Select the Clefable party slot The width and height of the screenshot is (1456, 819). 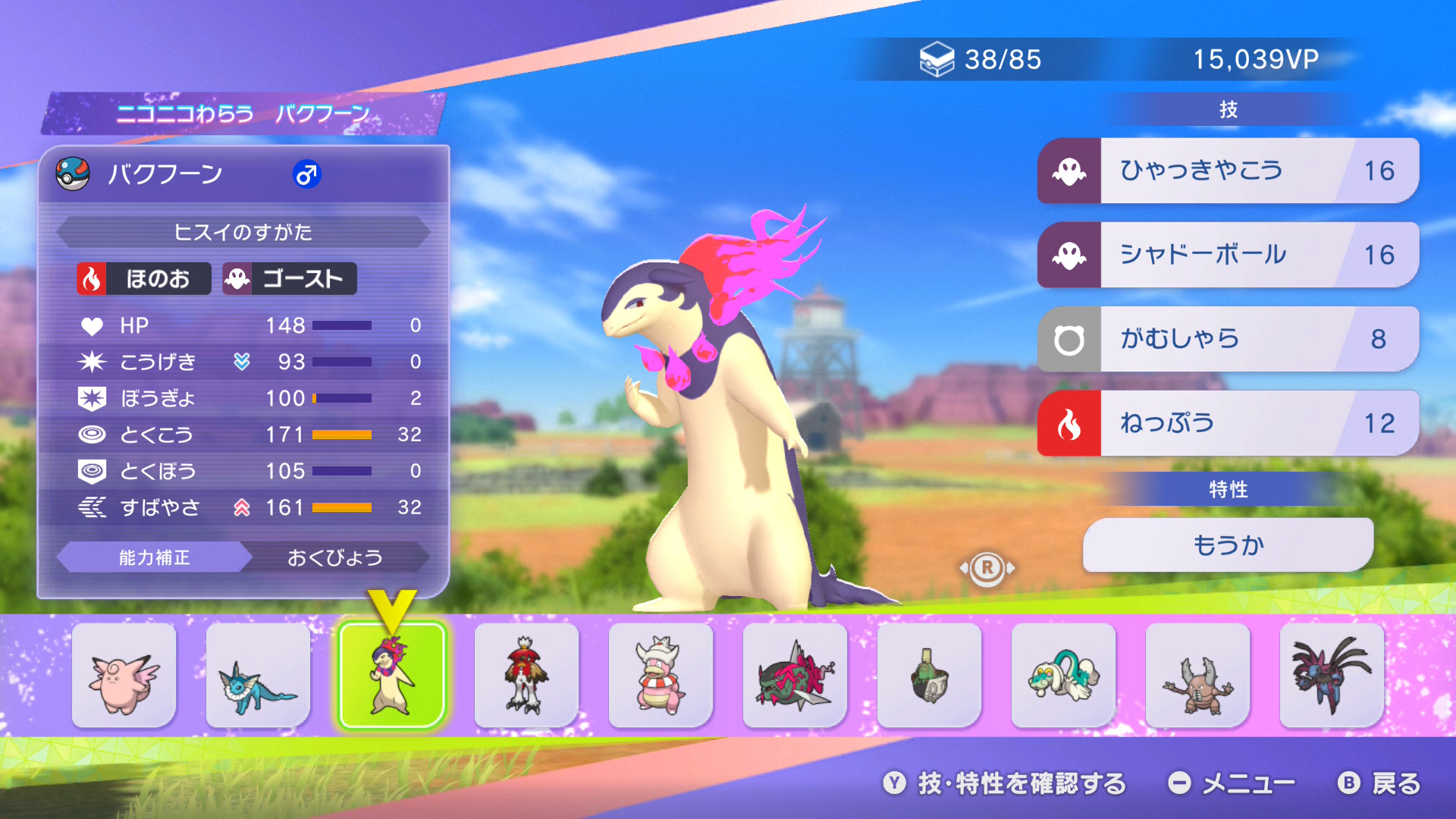coord(124,675)
